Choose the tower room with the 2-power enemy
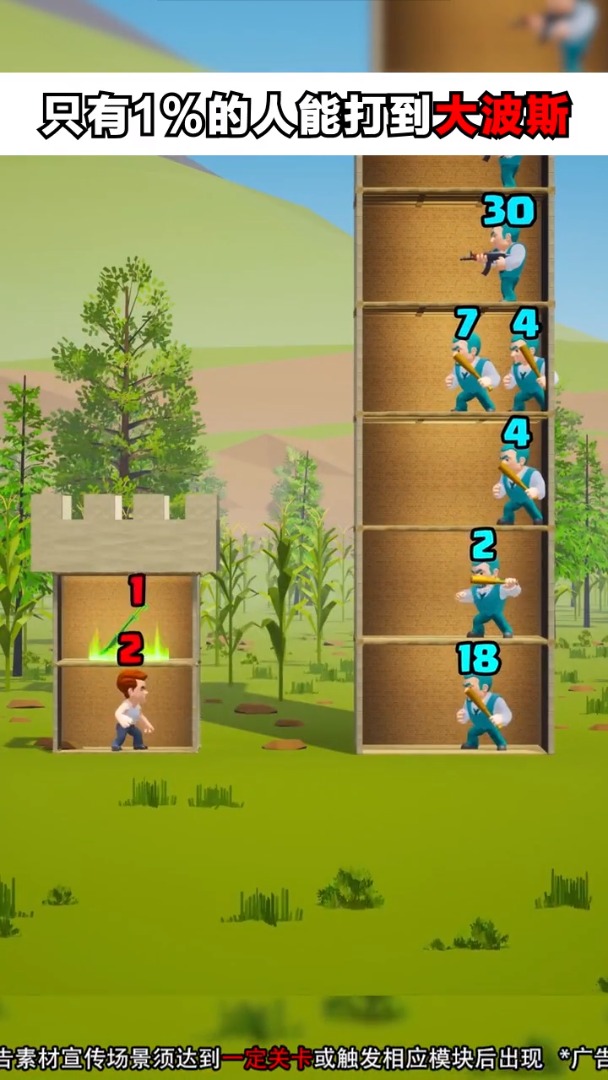This screenshot has width=608, height=1080. click(455, 584)
